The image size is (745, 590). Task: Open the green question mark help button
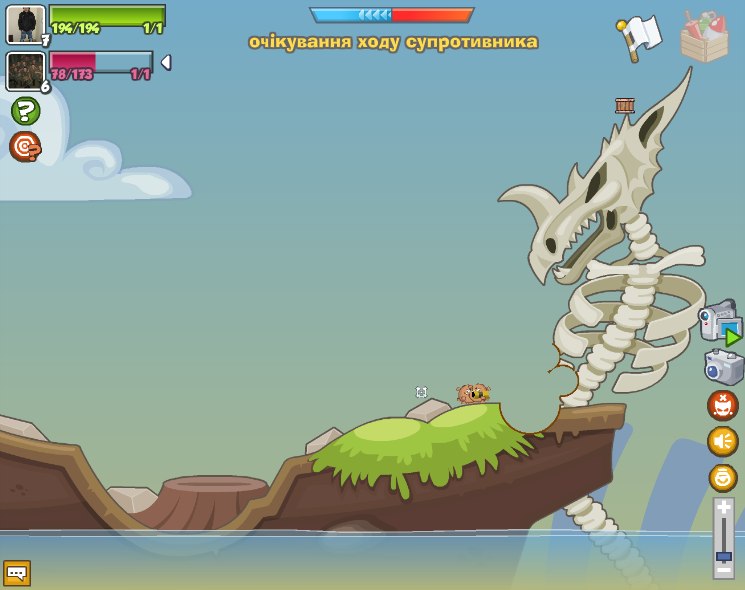[25, 111]
